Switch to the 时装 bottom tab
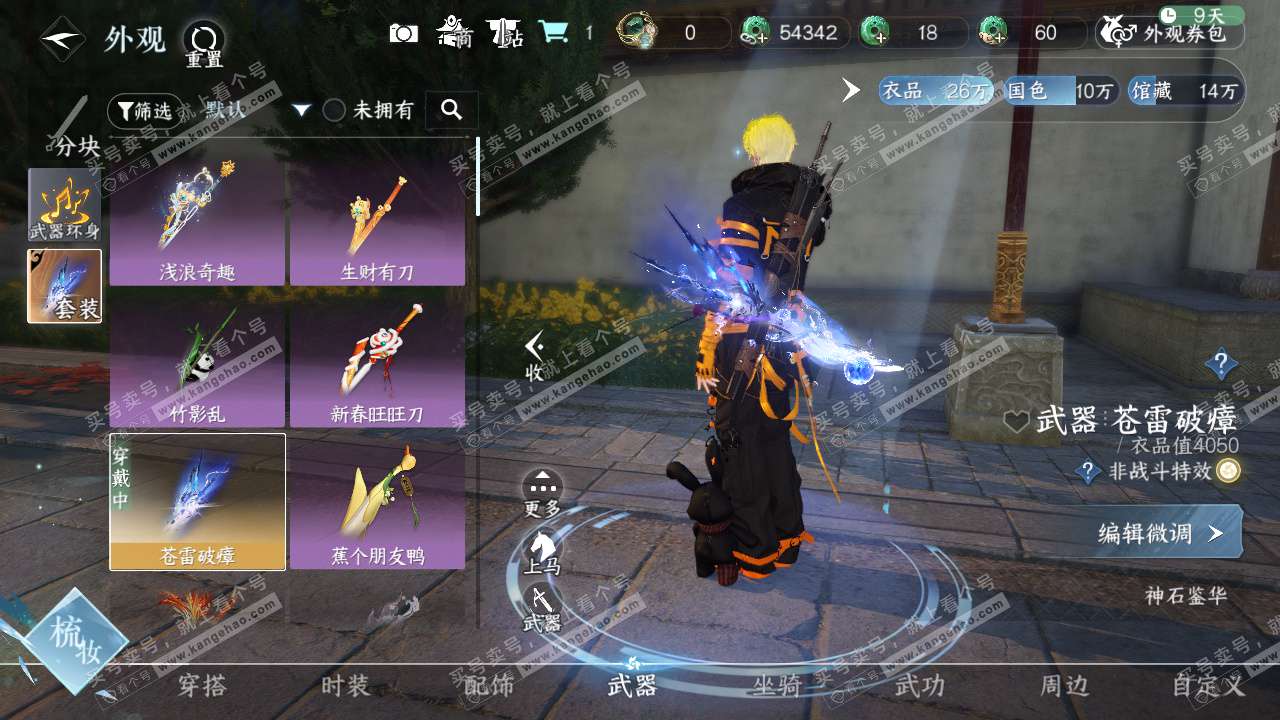1280x720 pixels. (345, 686)
